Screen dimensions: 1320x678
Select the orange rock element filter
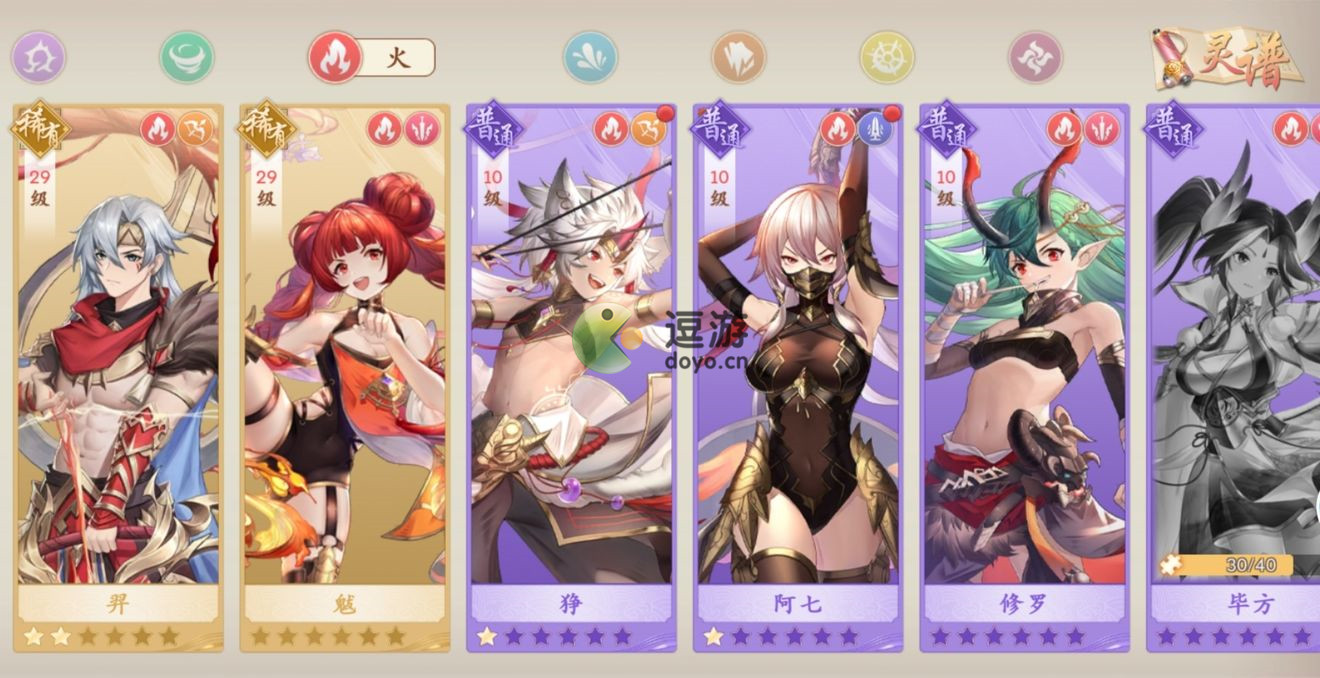pyautogui.click(x=738, y=57)
